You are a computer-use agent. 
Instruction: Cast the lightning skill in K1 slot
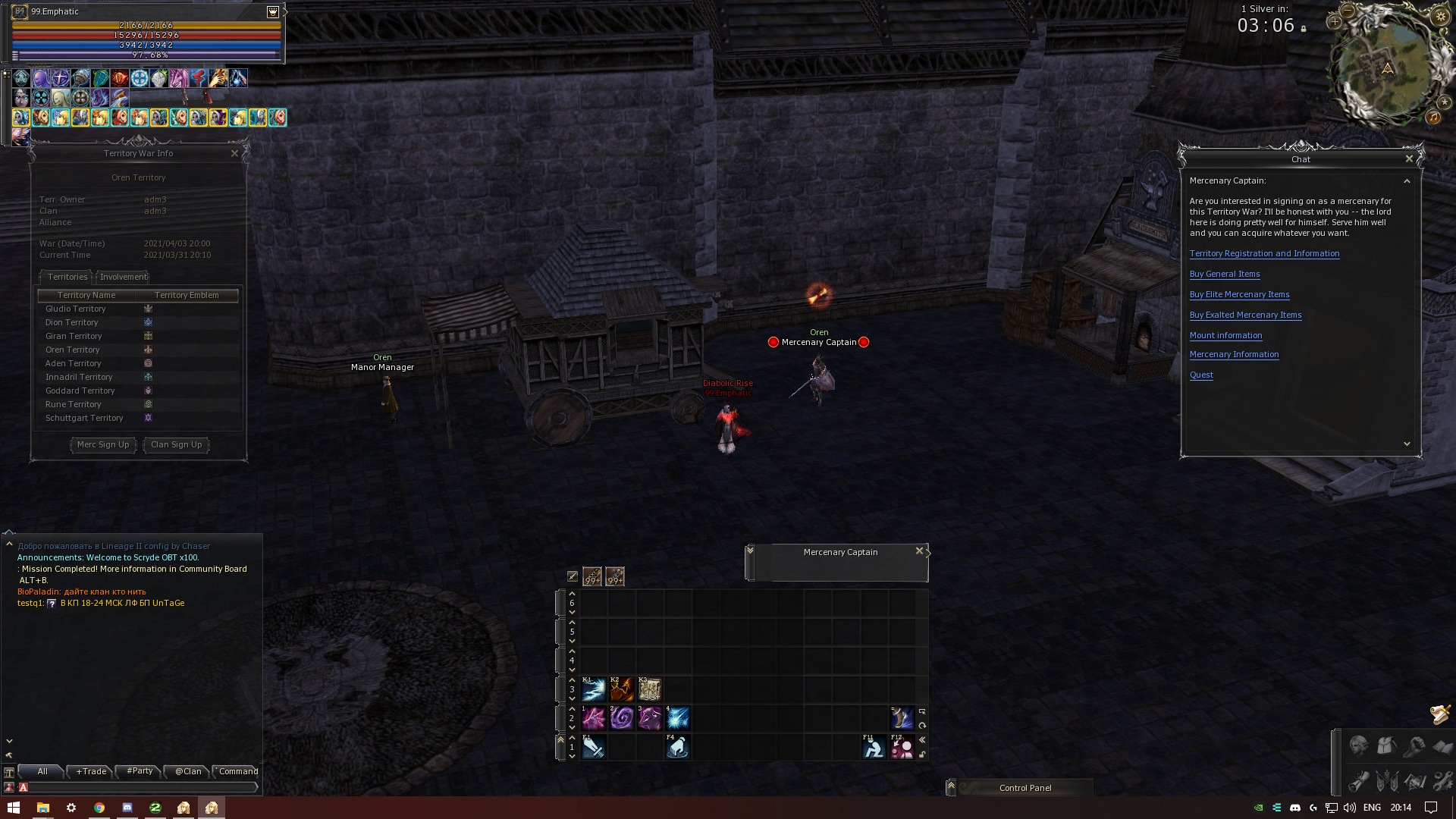(594, 689)
